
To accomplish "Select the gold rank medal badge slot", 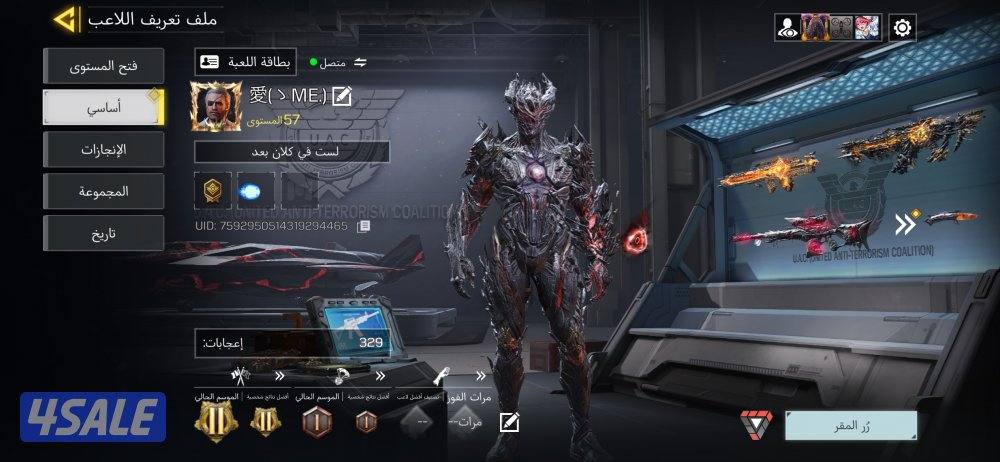I will 212,190.
